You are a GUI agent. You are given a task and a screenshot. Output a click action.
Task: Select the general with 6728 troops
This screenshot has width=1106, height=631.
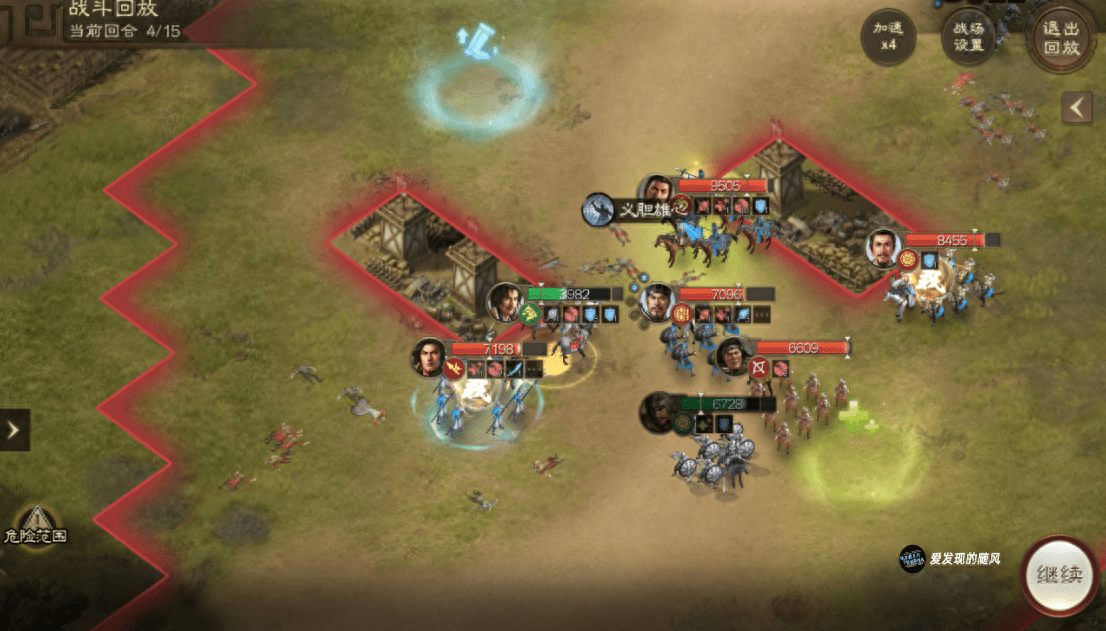point(659,412)
